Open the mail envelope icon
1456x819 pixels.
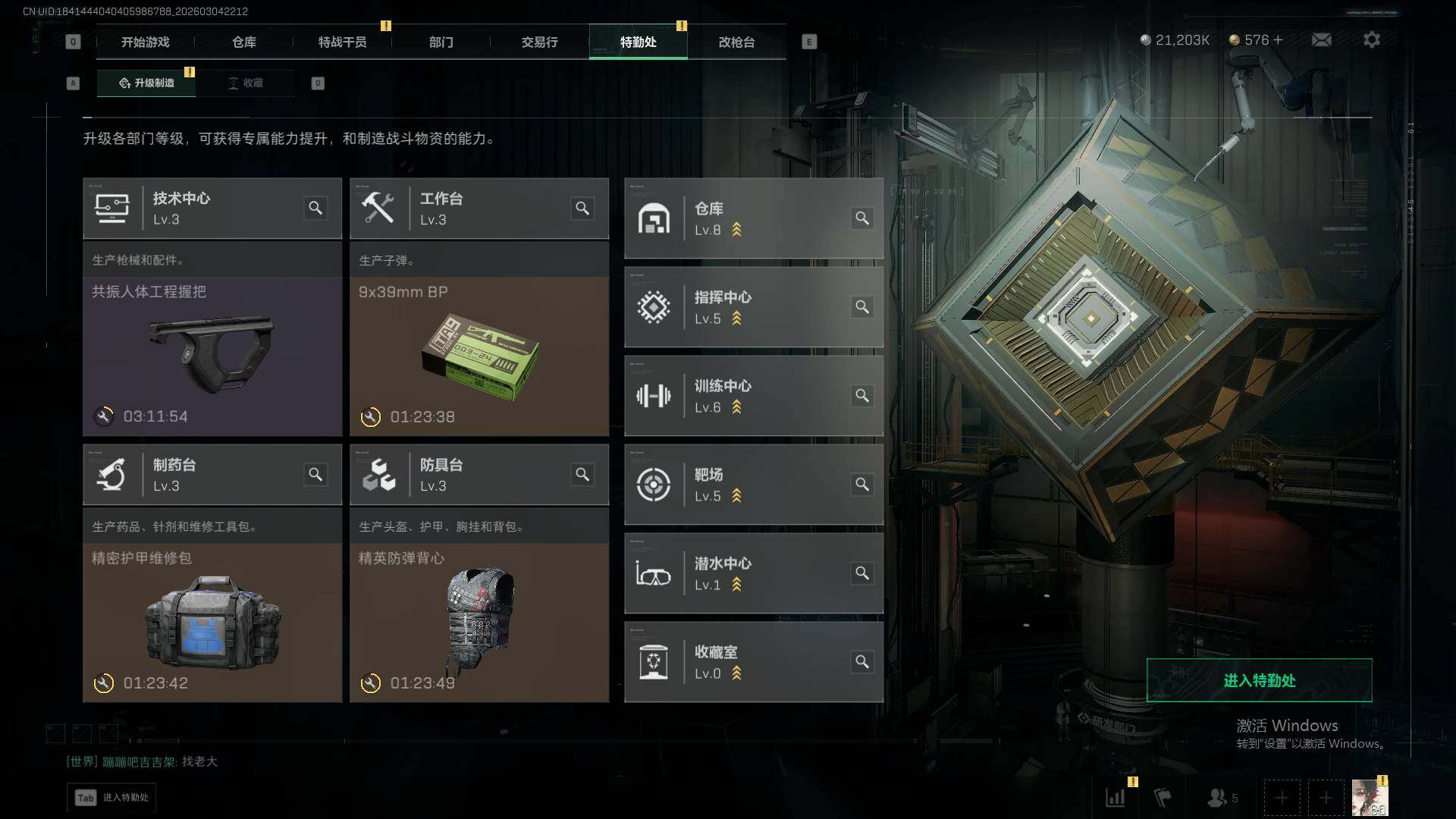click(x=1321, y=39)
